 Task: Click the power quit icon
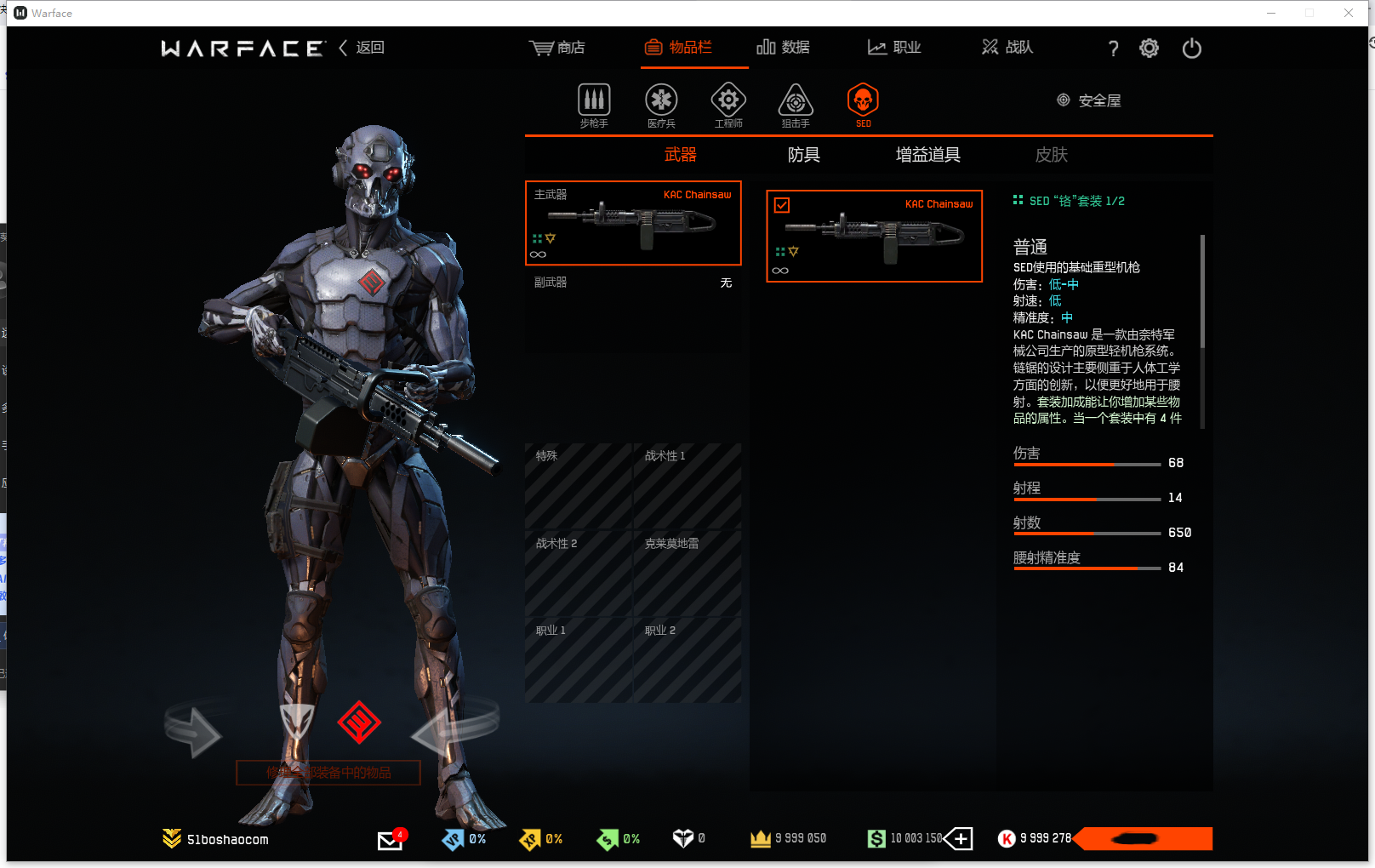(x=1191, y=49)
